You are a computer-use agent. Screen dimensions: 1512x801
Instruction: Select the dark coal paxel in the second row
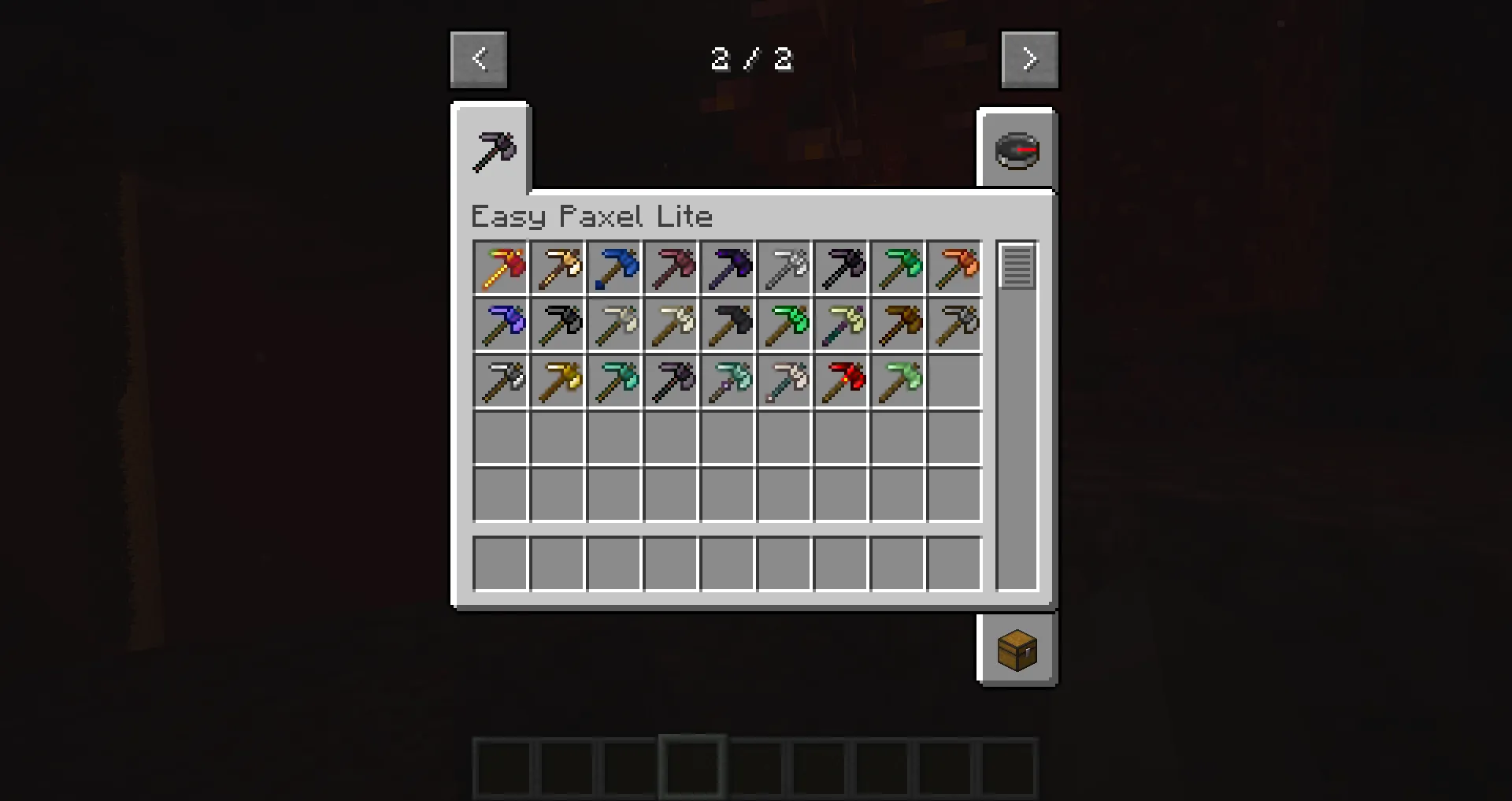click(x=557, y=324)
